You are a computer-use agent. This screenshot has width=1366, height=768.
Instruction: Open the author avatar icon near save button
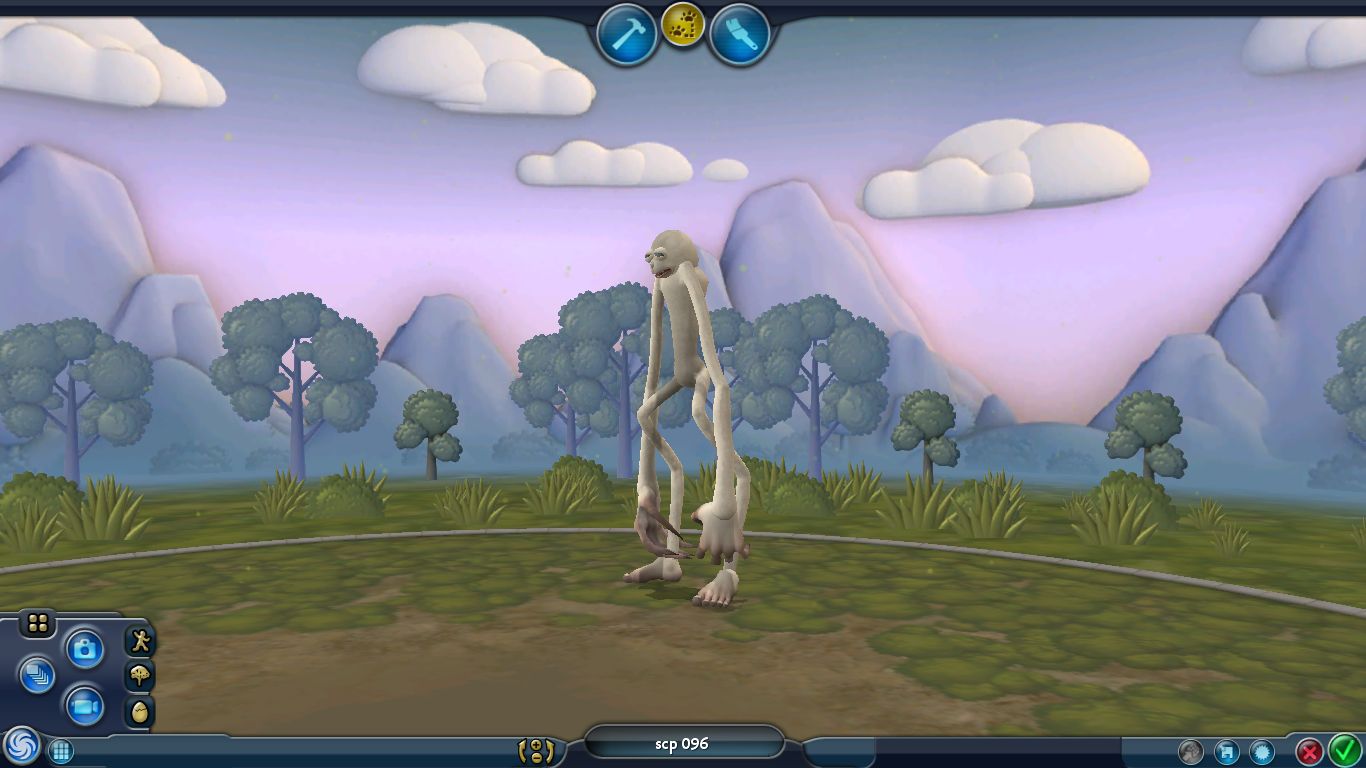click(1191, 750)
